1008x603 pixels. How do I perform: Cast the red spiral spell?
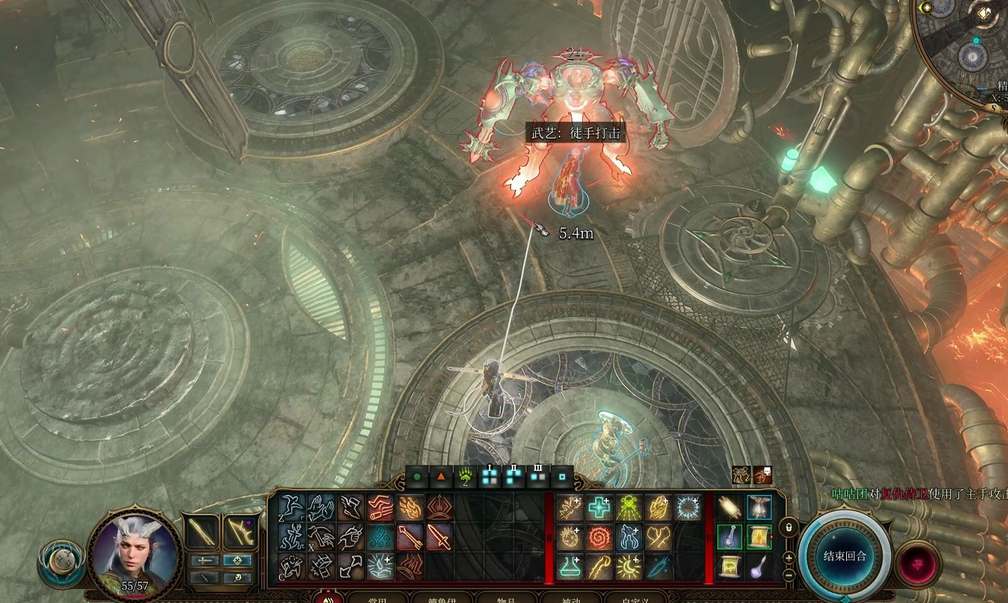[600, 538]
